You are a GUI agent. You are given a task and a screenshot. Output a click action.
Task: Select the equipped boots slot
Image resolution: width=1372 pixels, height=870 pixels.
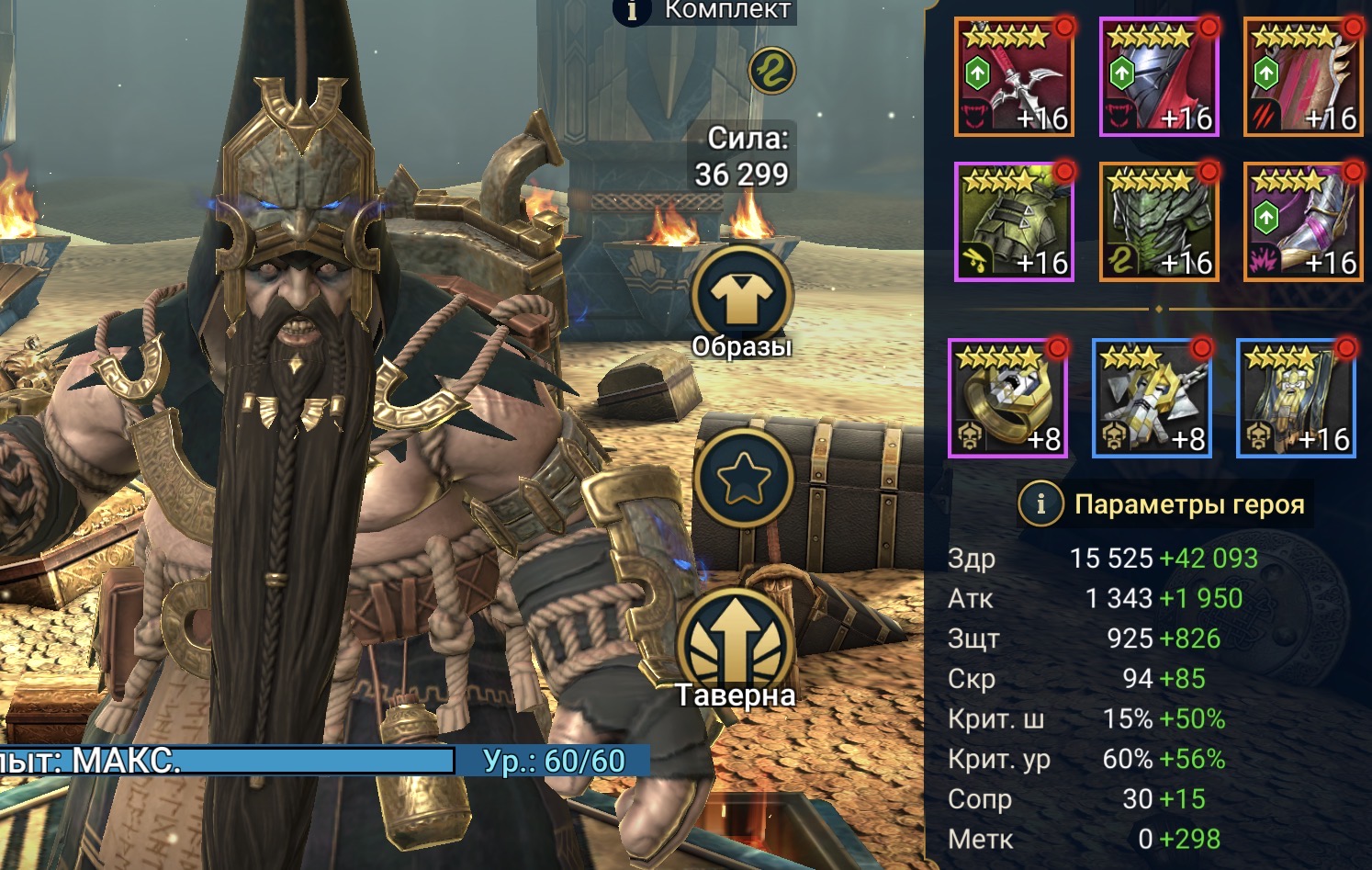click(x=1302, y=222)
